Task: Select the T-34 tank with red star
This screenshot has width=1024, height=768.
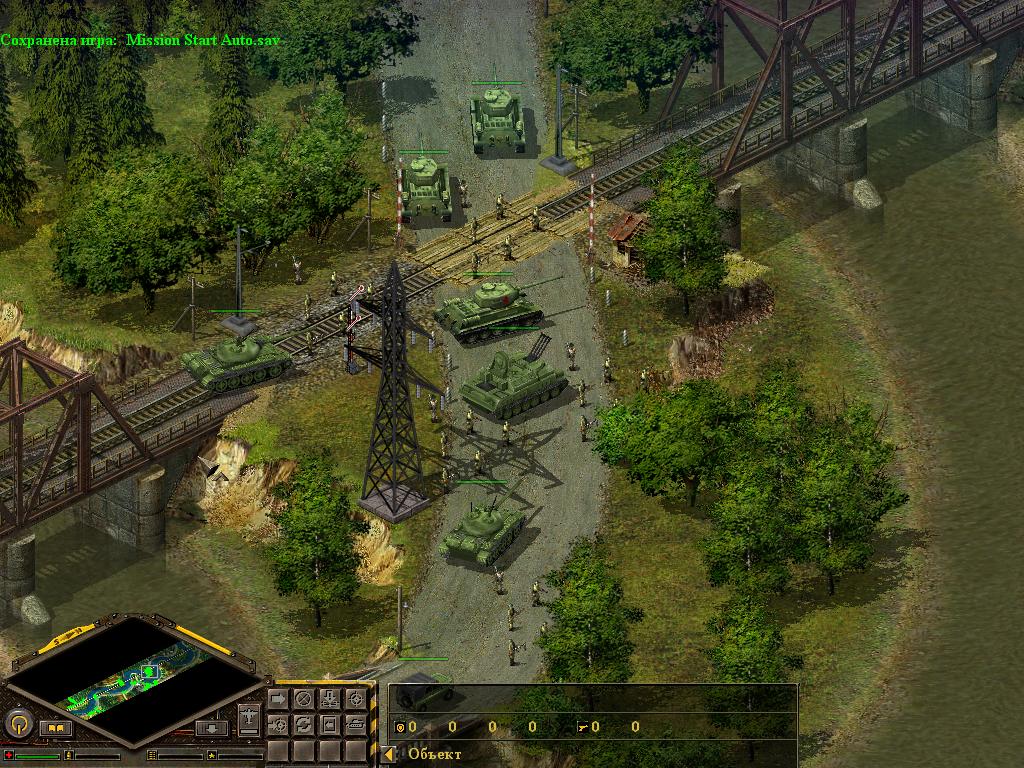Action: point(488,308)
